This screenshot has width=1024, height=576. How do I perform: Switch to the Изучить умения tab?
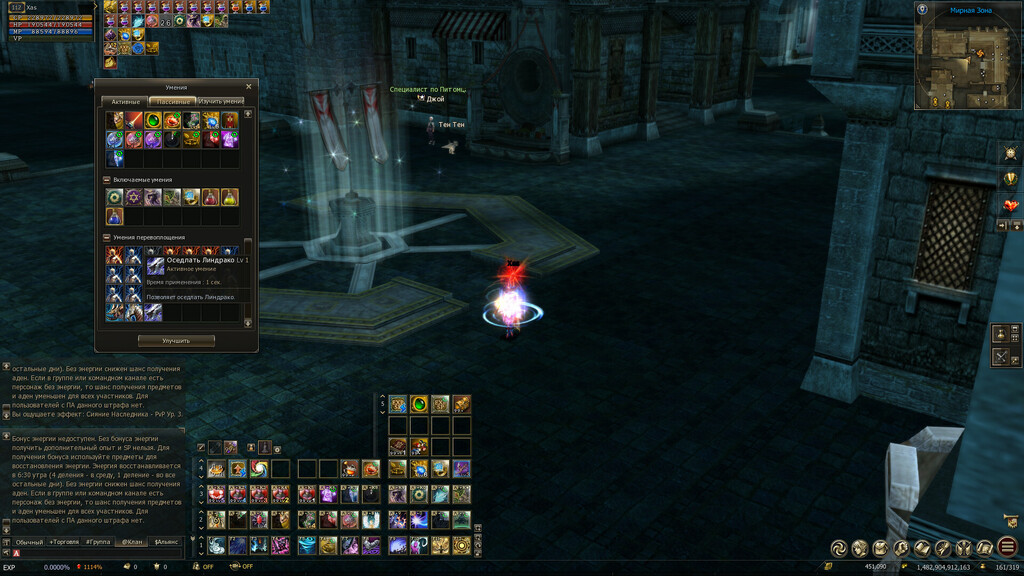[220, 101]
